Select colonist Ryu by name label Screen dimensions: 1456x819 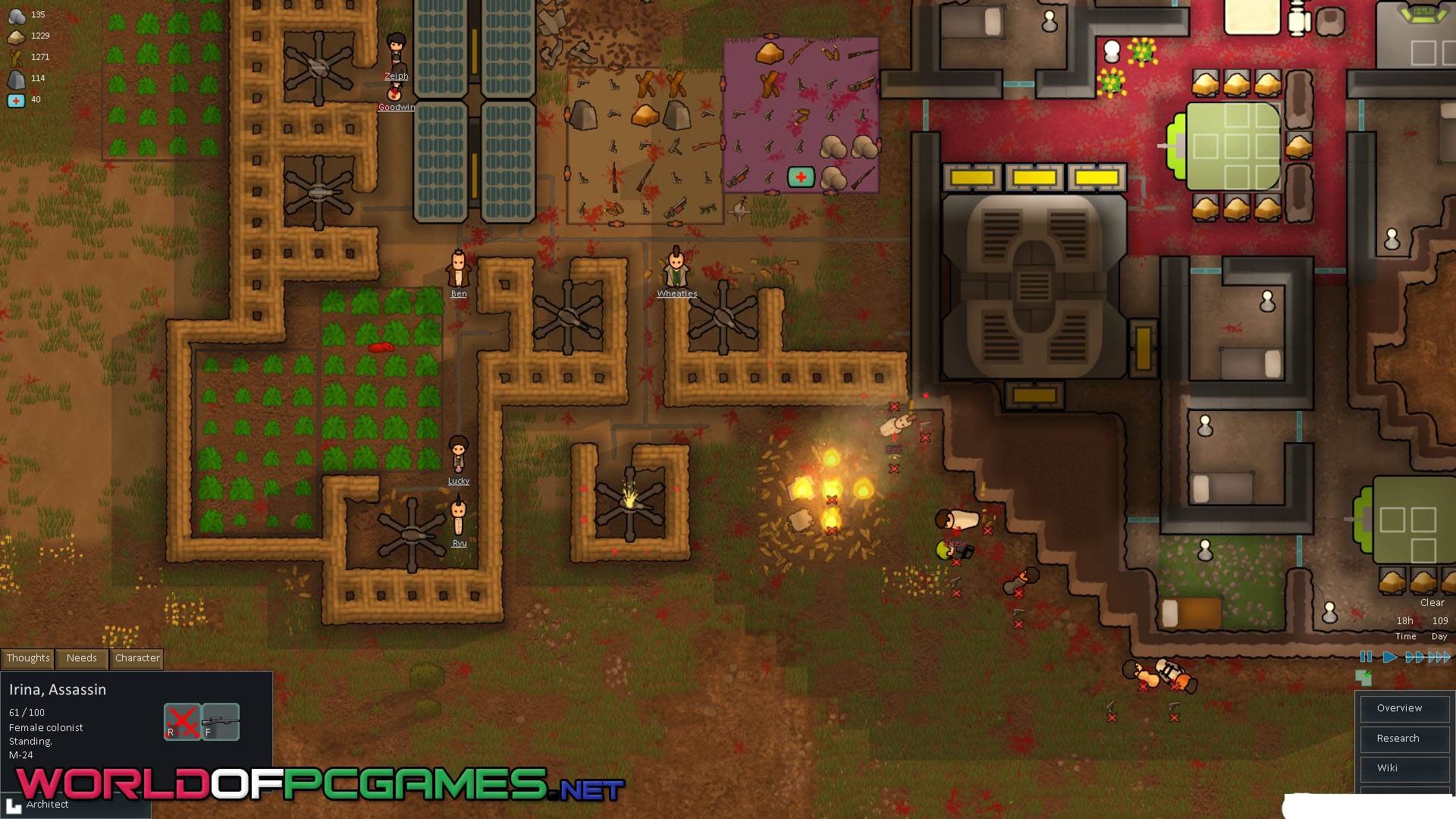(x=460, y=543)
